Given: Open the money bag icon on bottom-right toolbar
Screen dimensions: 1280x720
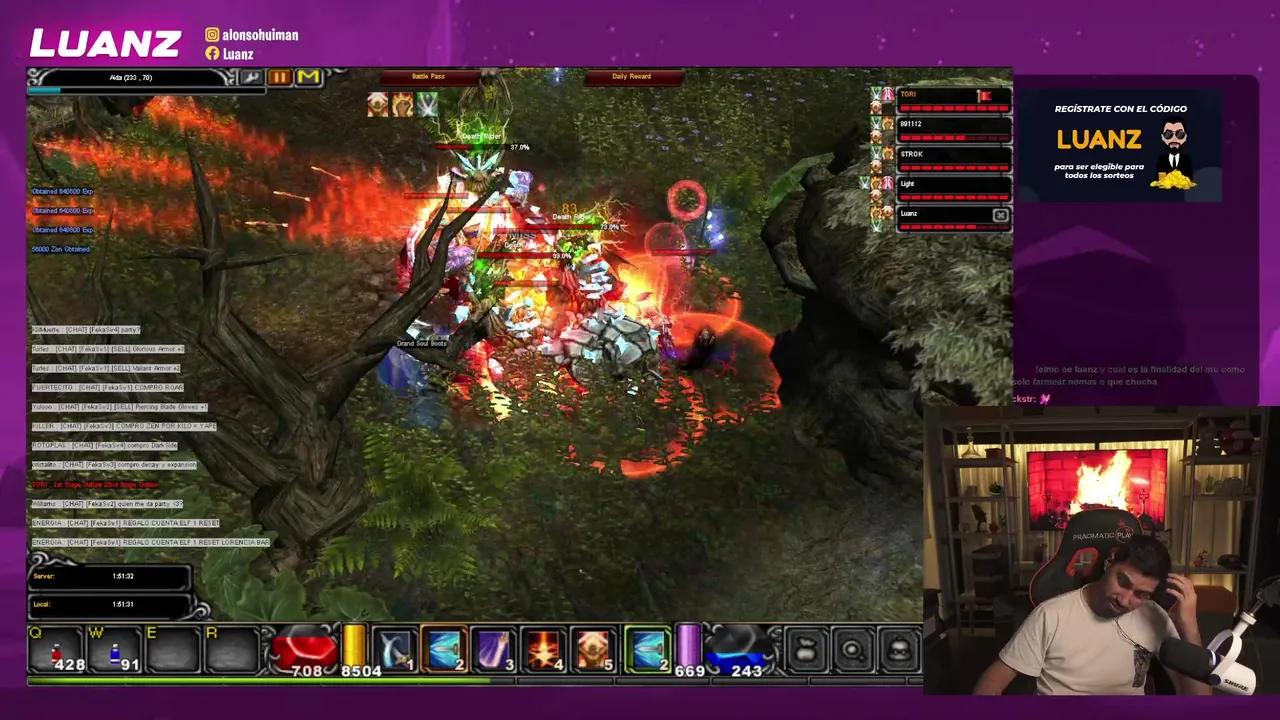Looking at the screenshot, I should point(805,650).
